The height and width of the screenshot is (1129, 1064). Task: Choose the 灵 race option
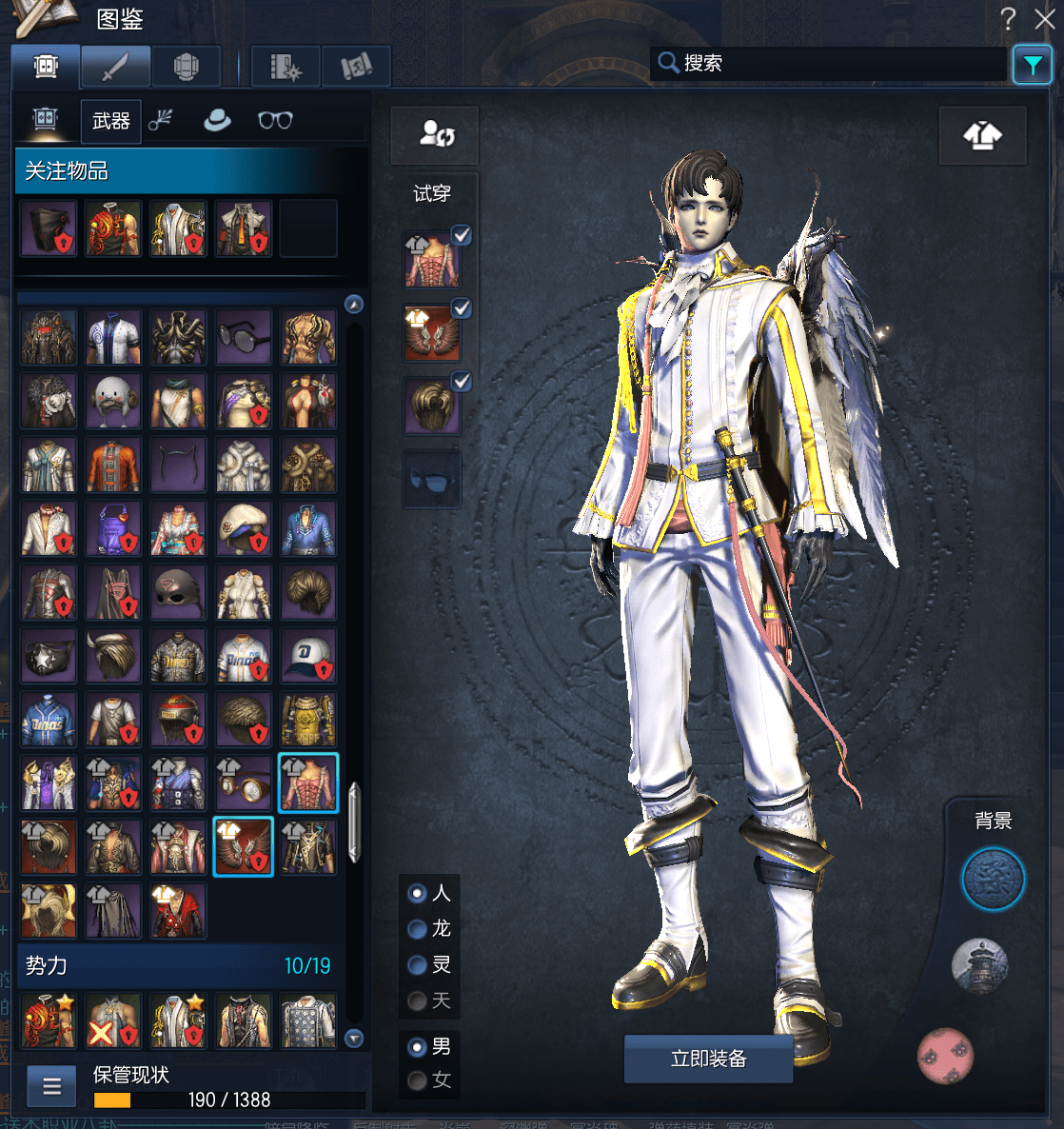click(417, 965)
